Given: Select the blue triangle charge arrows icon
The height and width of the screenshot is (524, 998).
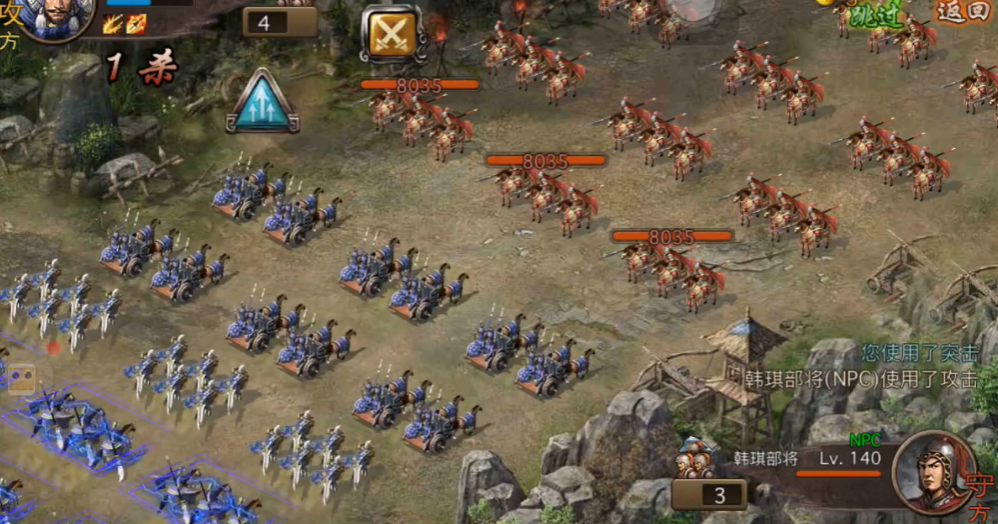Looking at the screenshot, I should (262, 102).
